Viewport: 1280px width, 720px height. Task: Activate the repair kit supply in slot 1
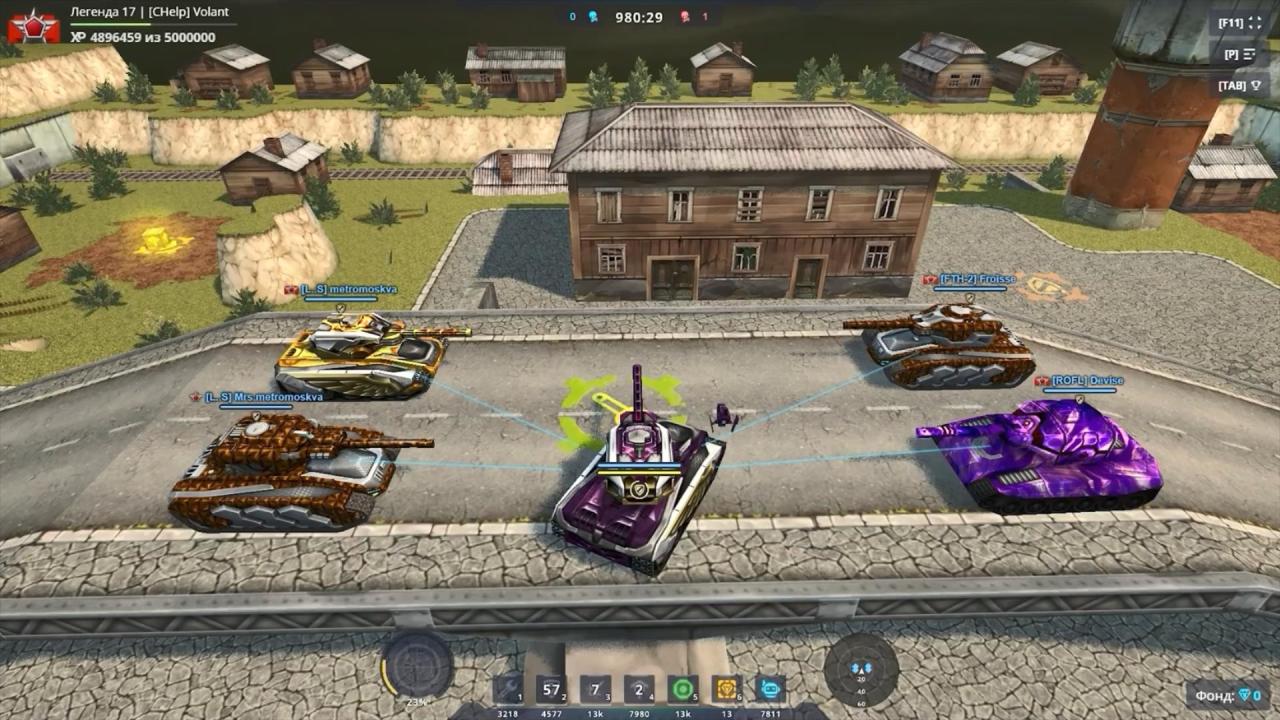(x=508, y=690)
